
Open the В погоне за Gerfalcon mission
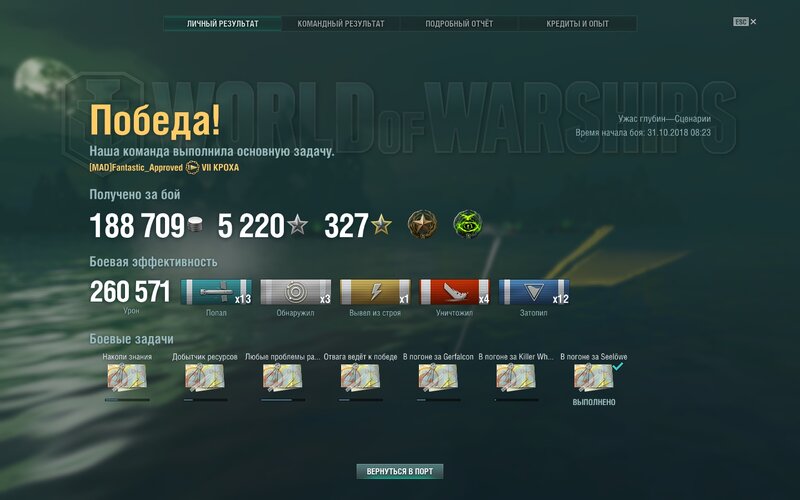click(438, 377)
